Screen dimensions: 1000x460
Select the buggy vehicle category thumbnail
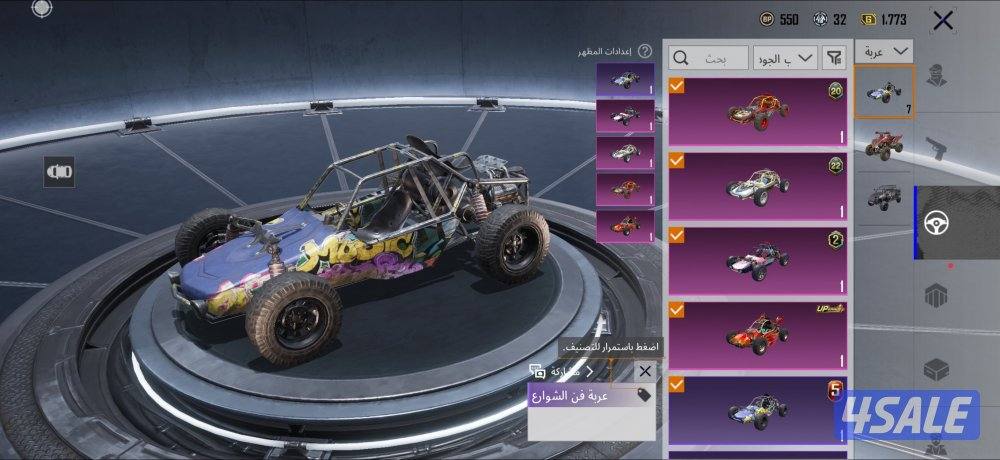885,92
